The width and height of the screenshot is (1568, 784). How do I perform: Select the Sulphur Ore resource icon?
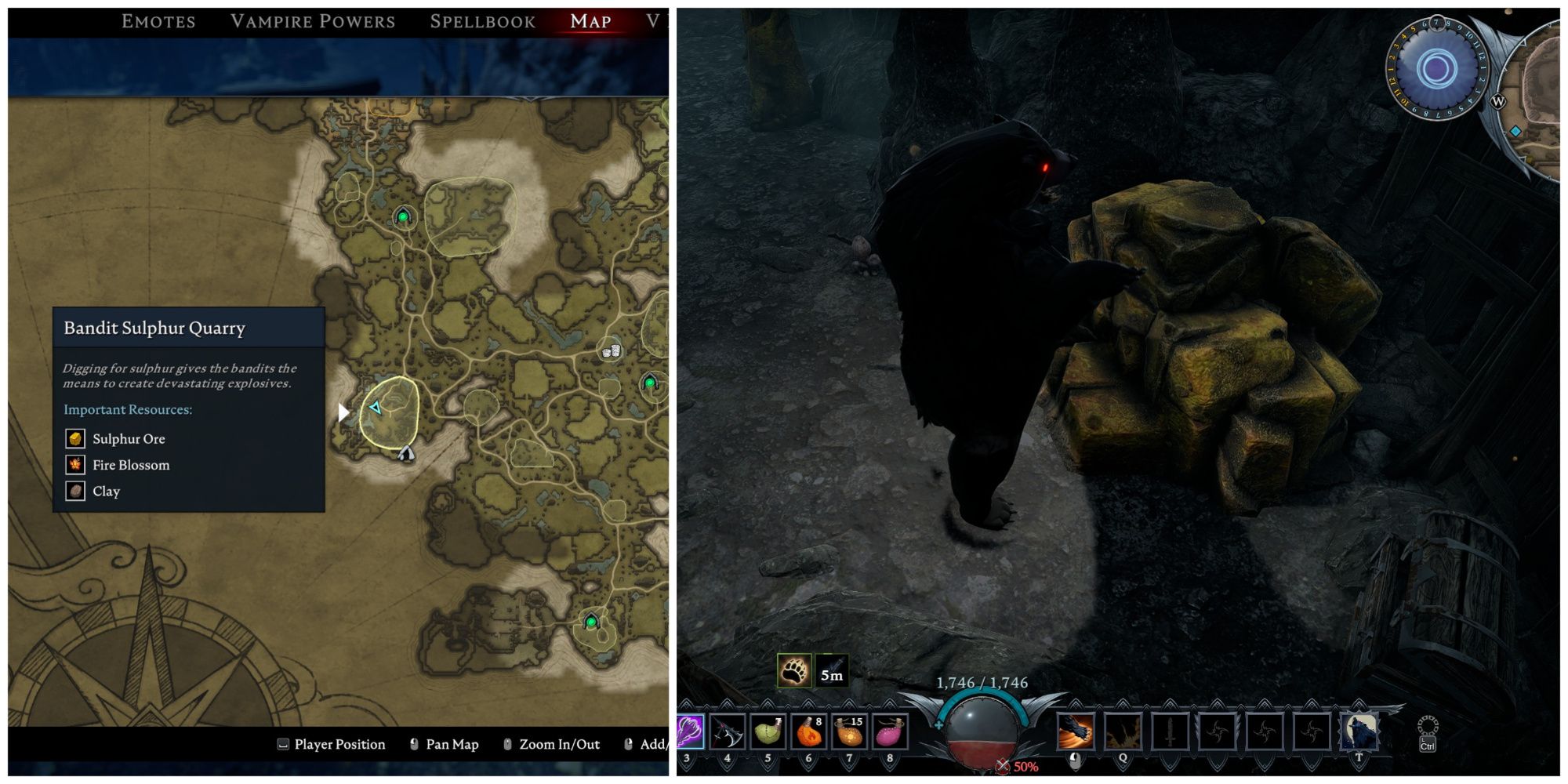(74, 438)
